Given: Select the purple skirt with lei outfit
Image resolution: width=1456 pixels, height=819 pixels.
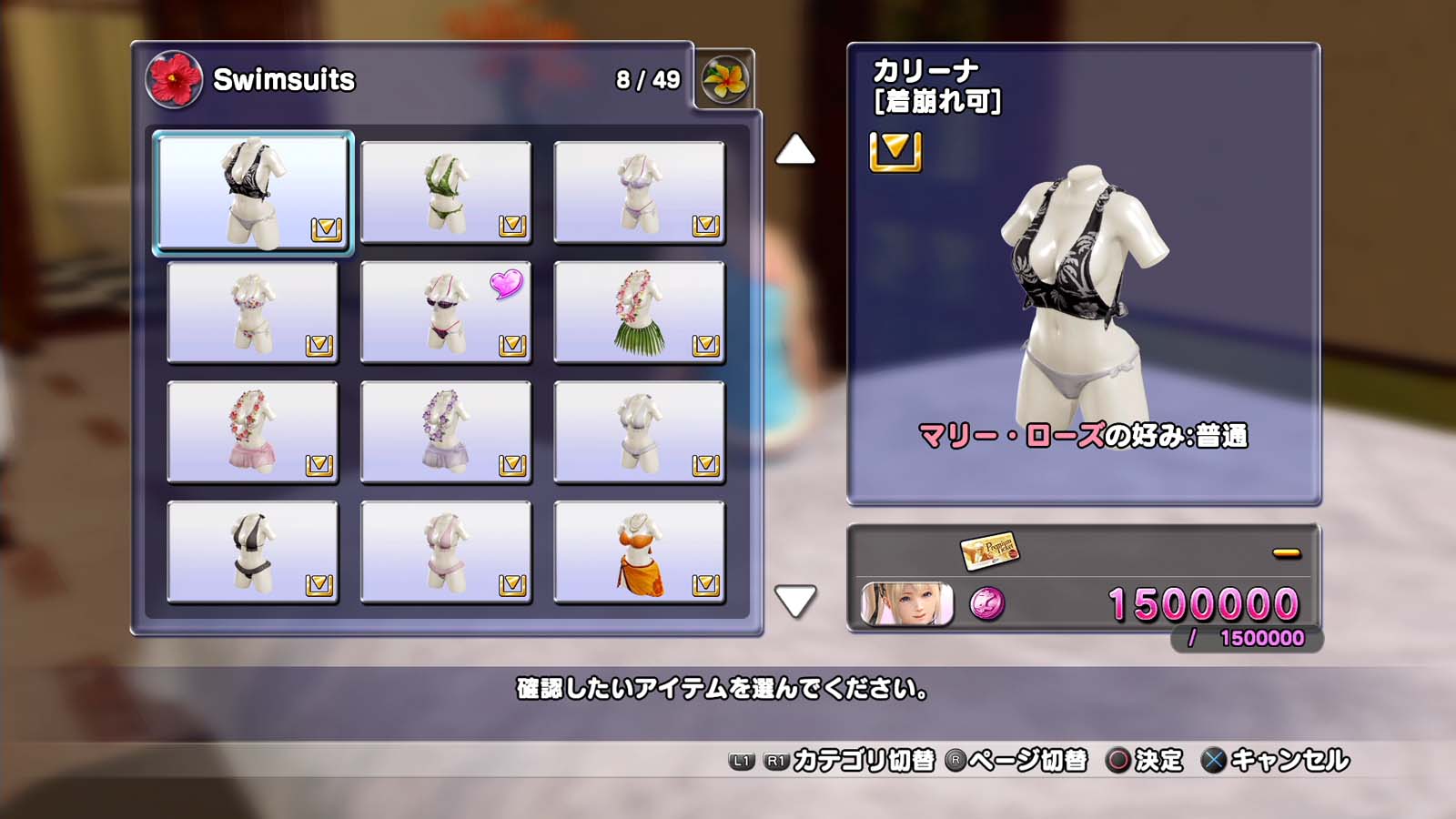Looking at the screenshot, I should pos(446,432).
